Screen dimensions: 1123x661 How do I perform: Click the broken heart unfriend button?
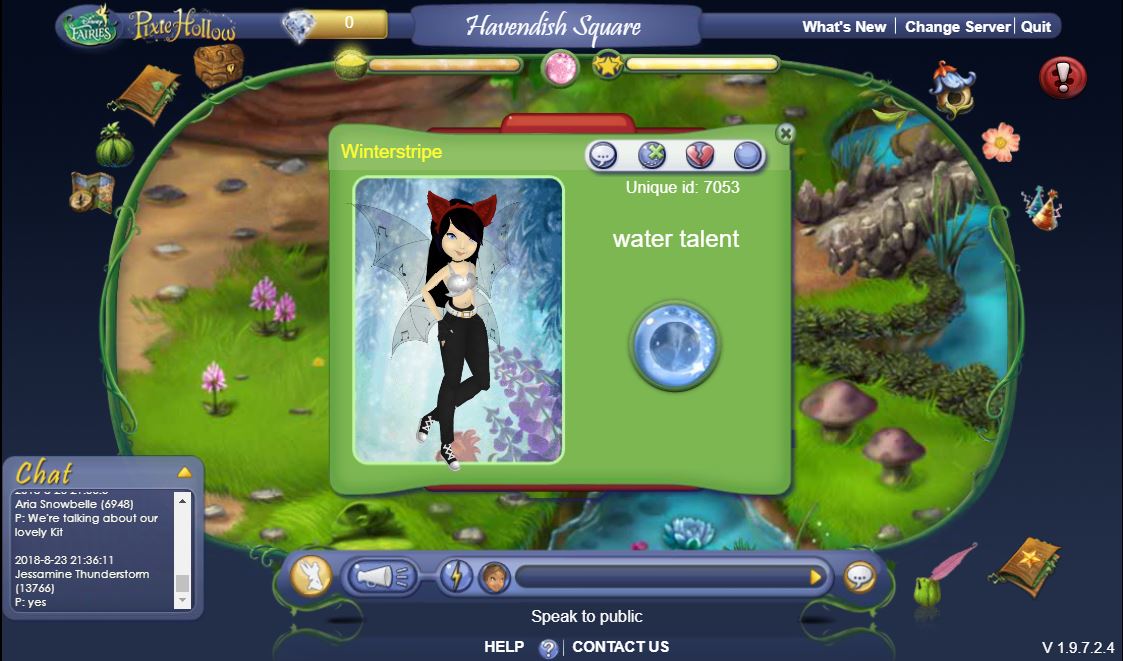tap(699, 155)
